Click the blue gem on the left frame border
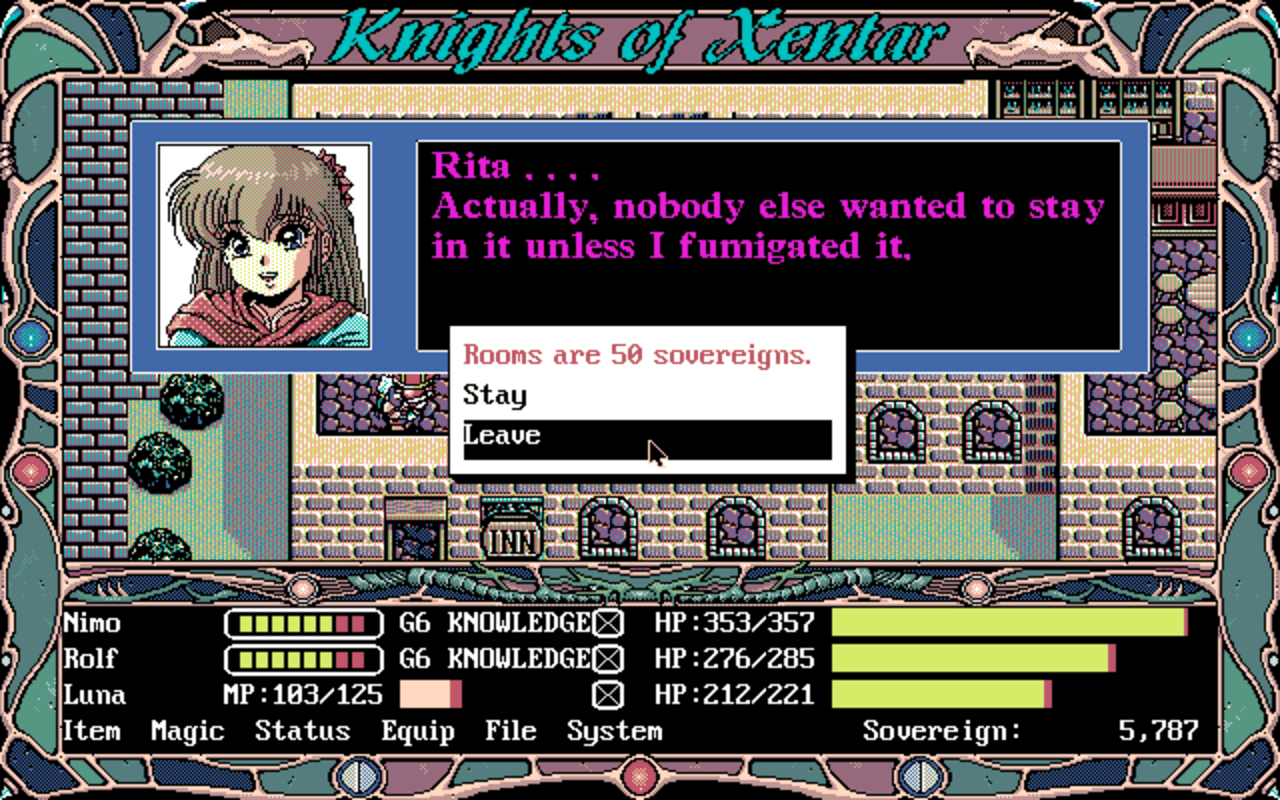This screenshot has height=800, width=1280. pyautogui.click(x=30, y=335)
